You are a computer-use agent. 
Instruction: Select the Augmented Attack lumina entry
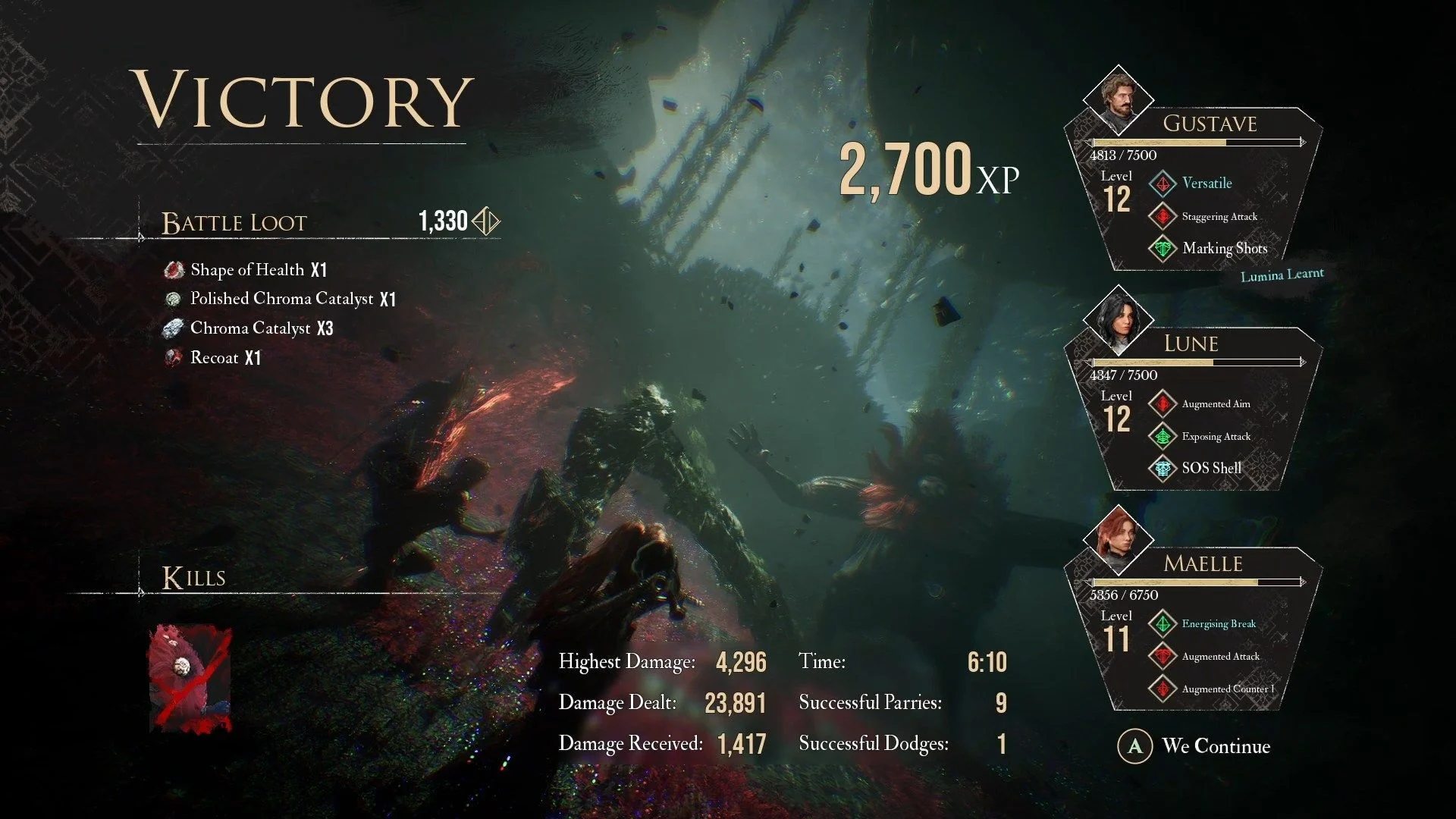pyautogui.click(x=1219, y=657)
